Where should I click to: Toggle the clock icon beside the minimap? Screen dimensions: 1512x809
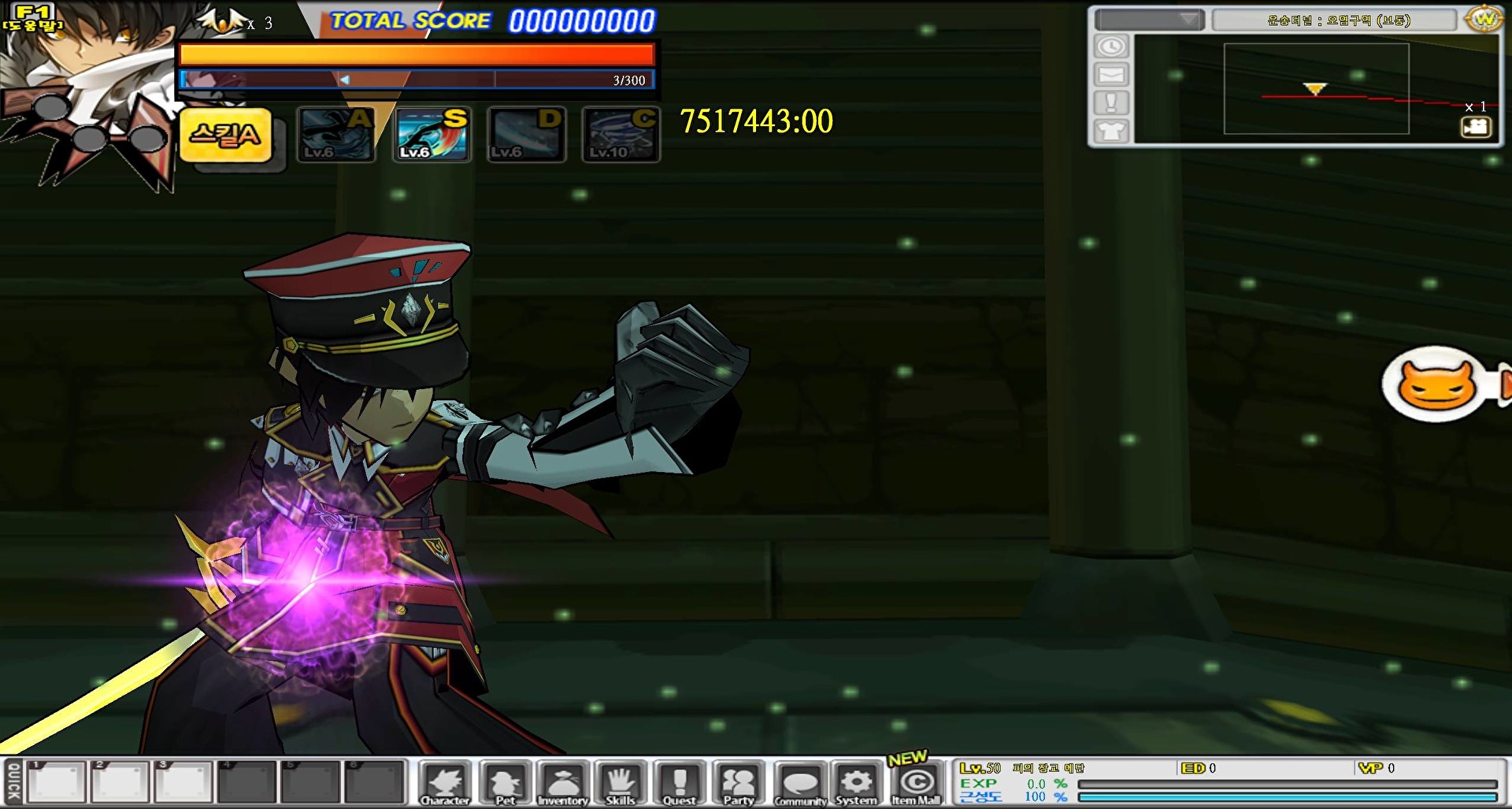1112,47
